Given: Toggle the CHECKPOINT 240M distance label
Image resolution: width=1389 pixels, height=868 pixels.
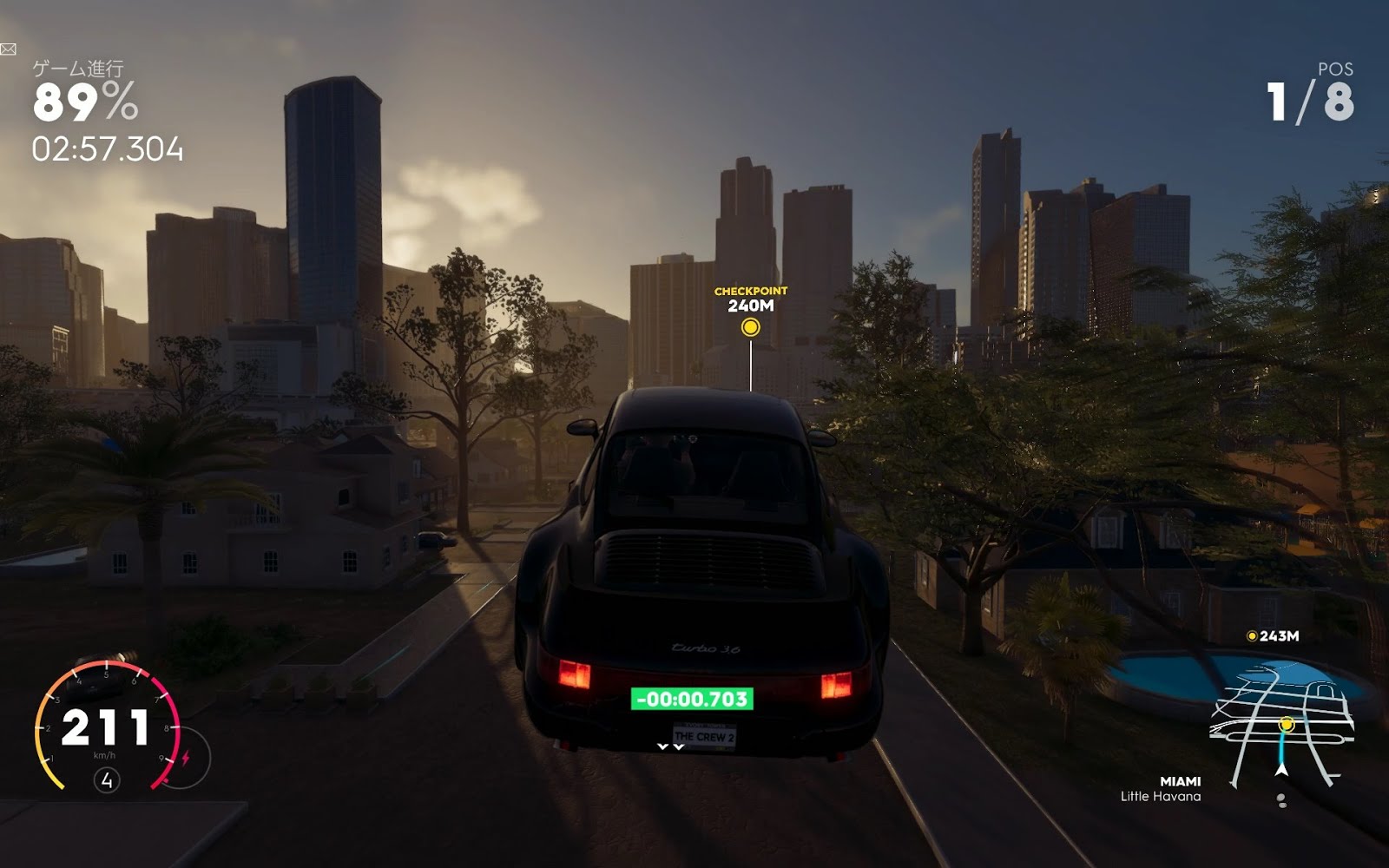Looking at the screenshot, I should pyautogui.click(x=752, y=298).
